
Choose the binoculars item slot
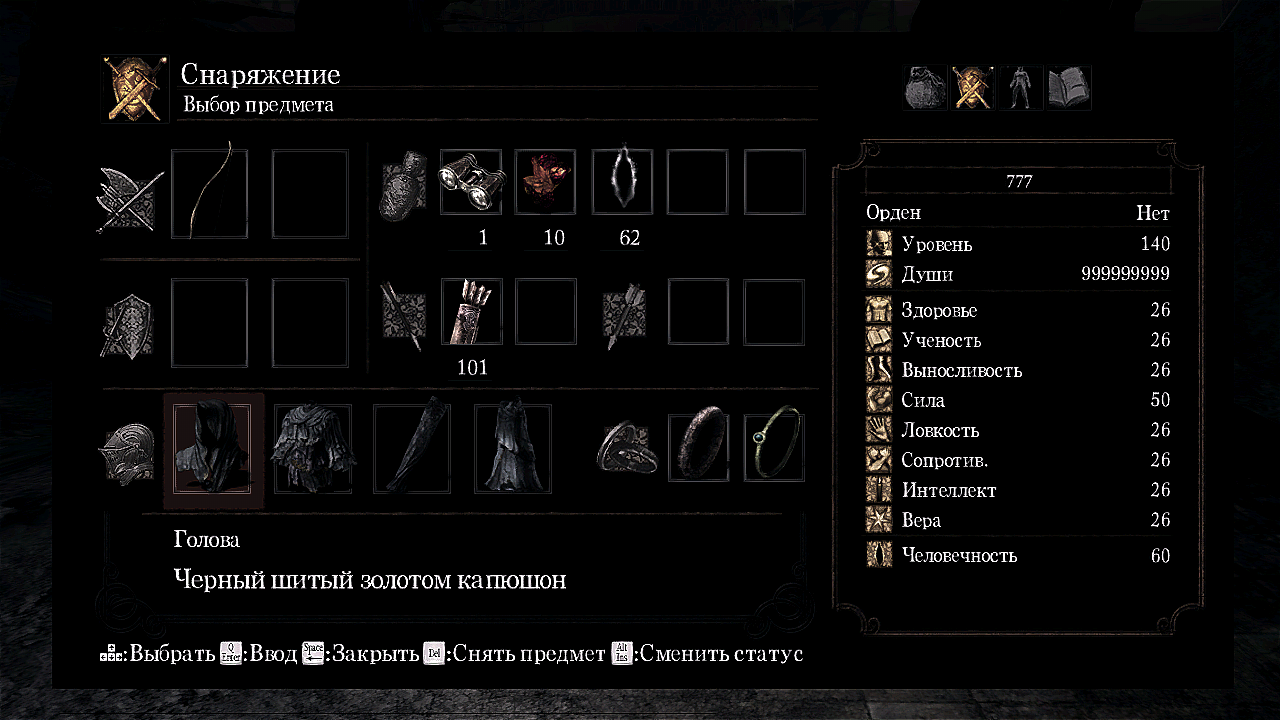(x=472, y=182)
